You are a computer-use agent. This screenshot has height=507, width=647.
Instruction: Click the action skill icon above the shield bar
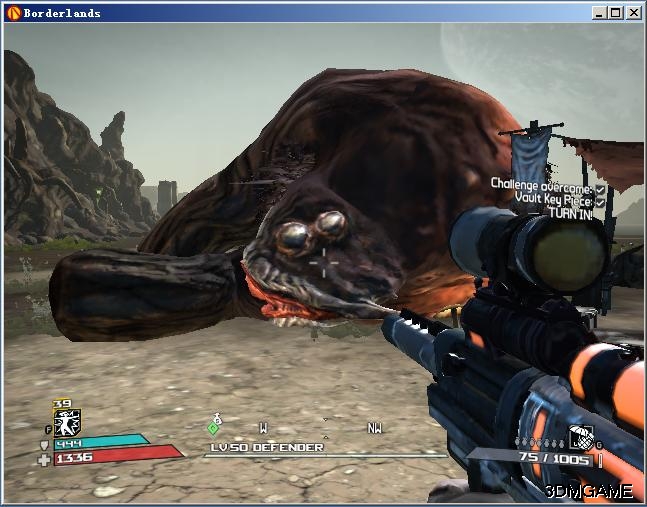67,422
